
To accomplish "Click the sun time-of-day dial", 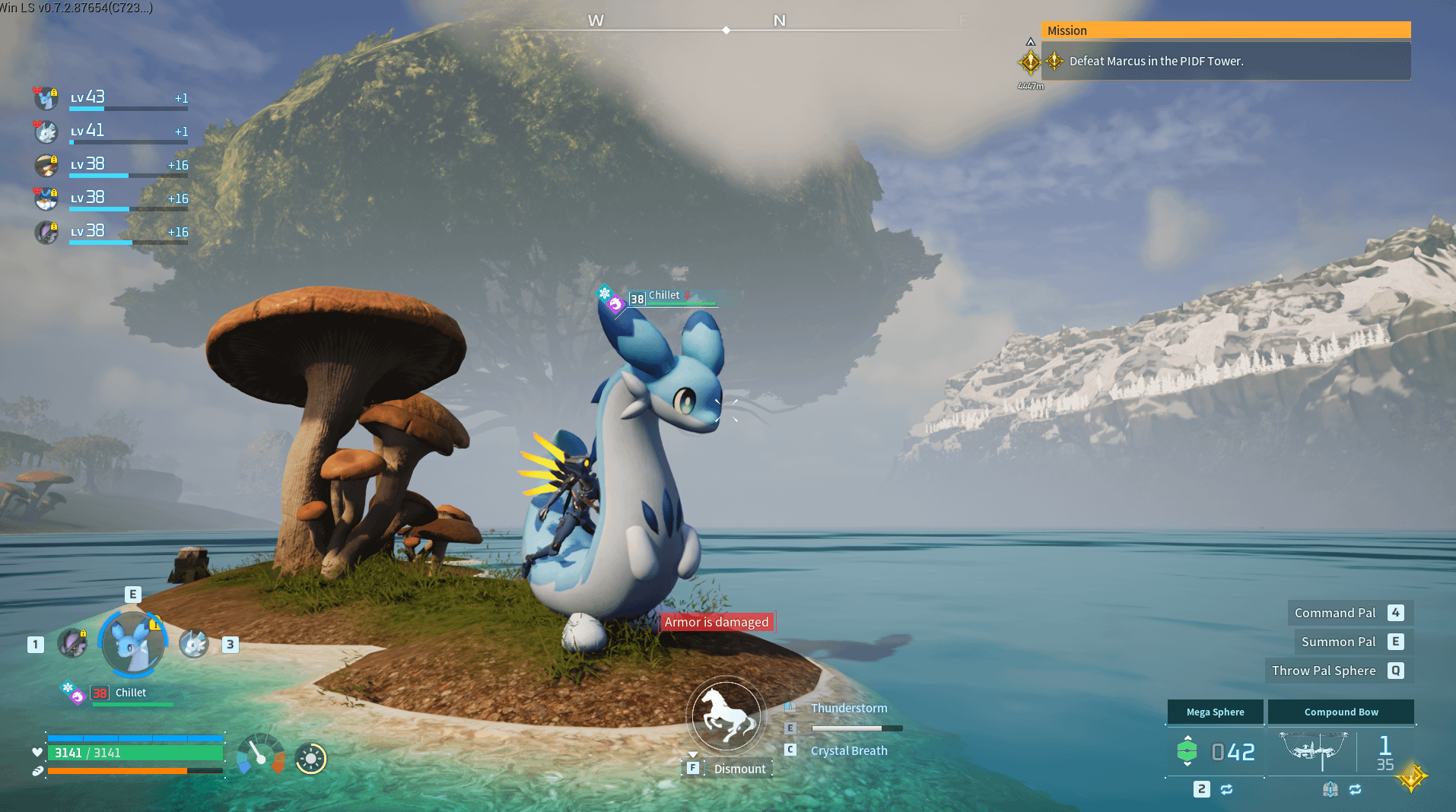I will (x=310, y=758).
